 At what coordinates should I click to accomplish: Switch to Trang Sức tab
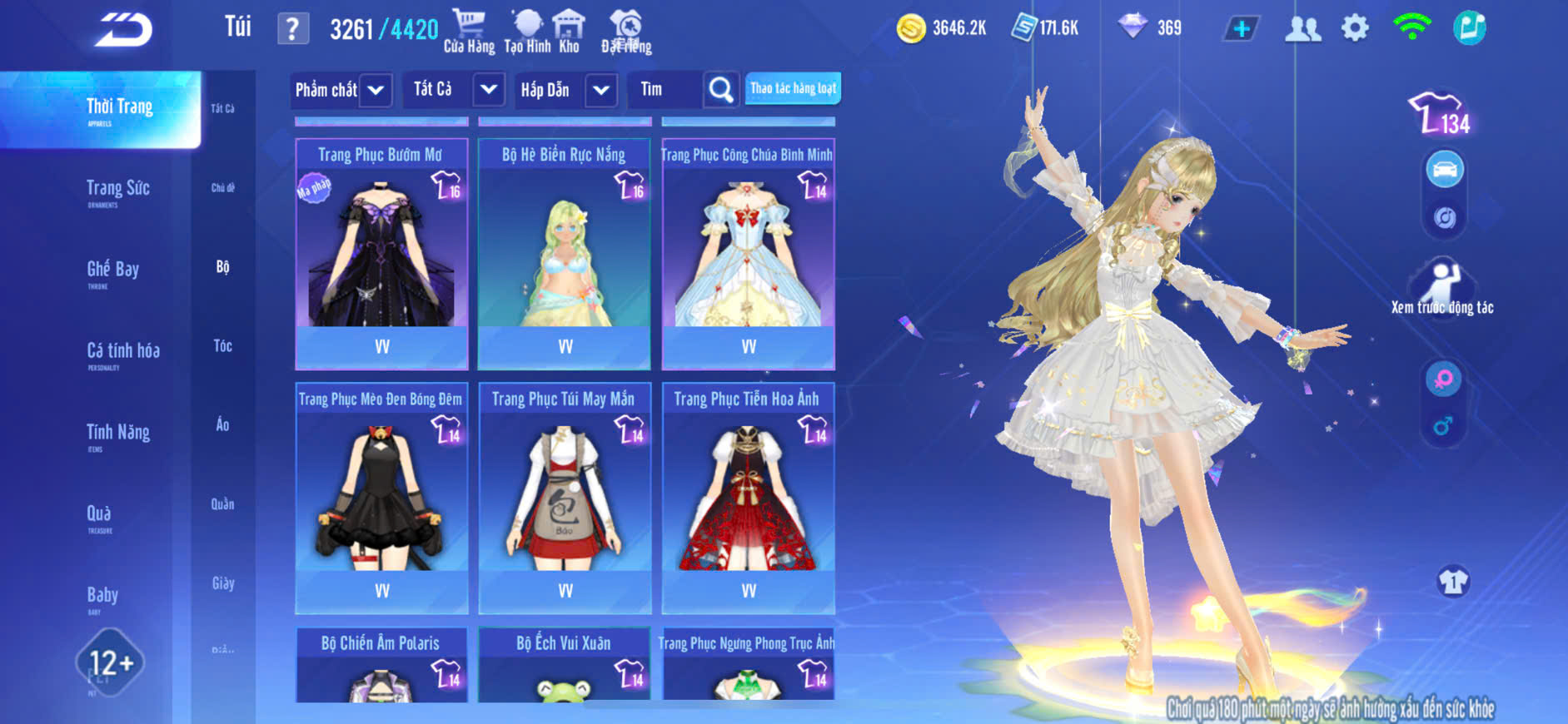(117, 190)
